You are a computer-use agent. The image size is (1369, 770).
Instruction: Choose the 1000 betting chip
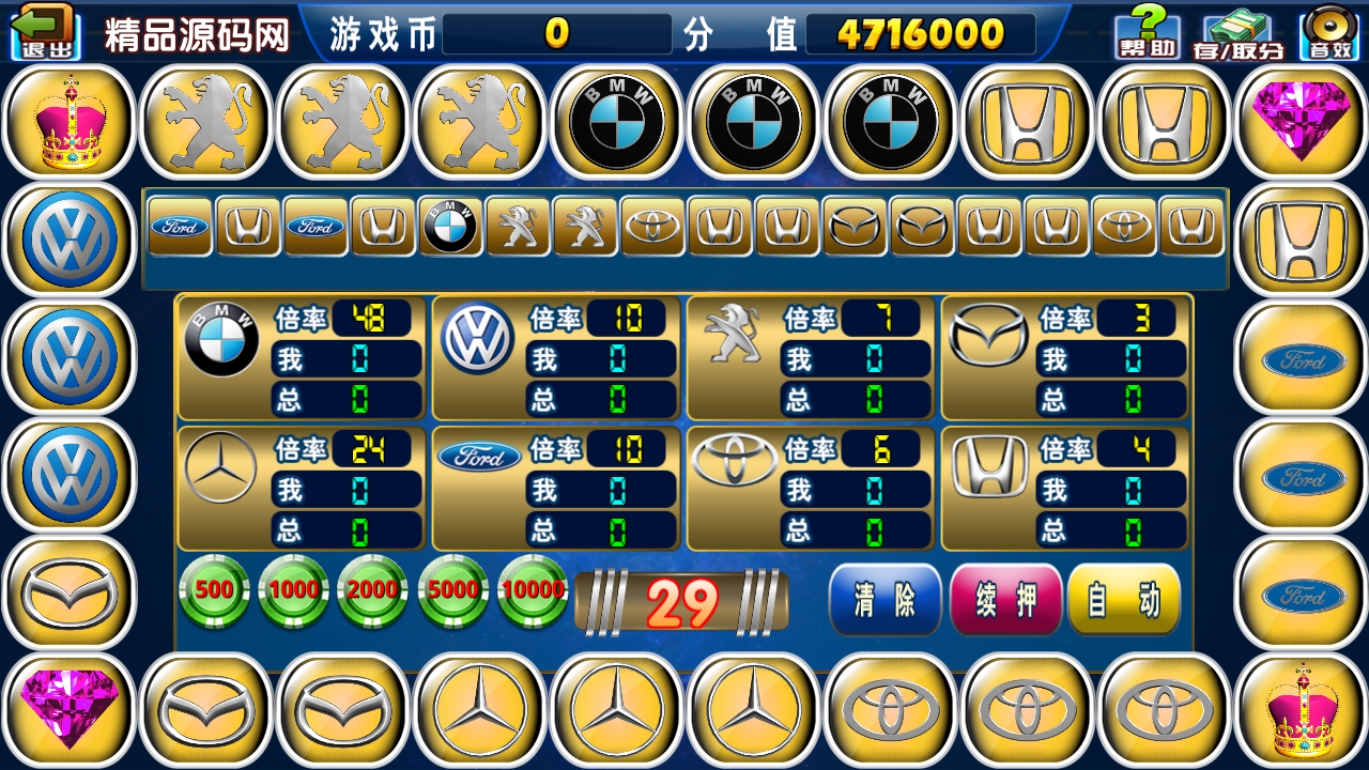[x=294, y=590]
